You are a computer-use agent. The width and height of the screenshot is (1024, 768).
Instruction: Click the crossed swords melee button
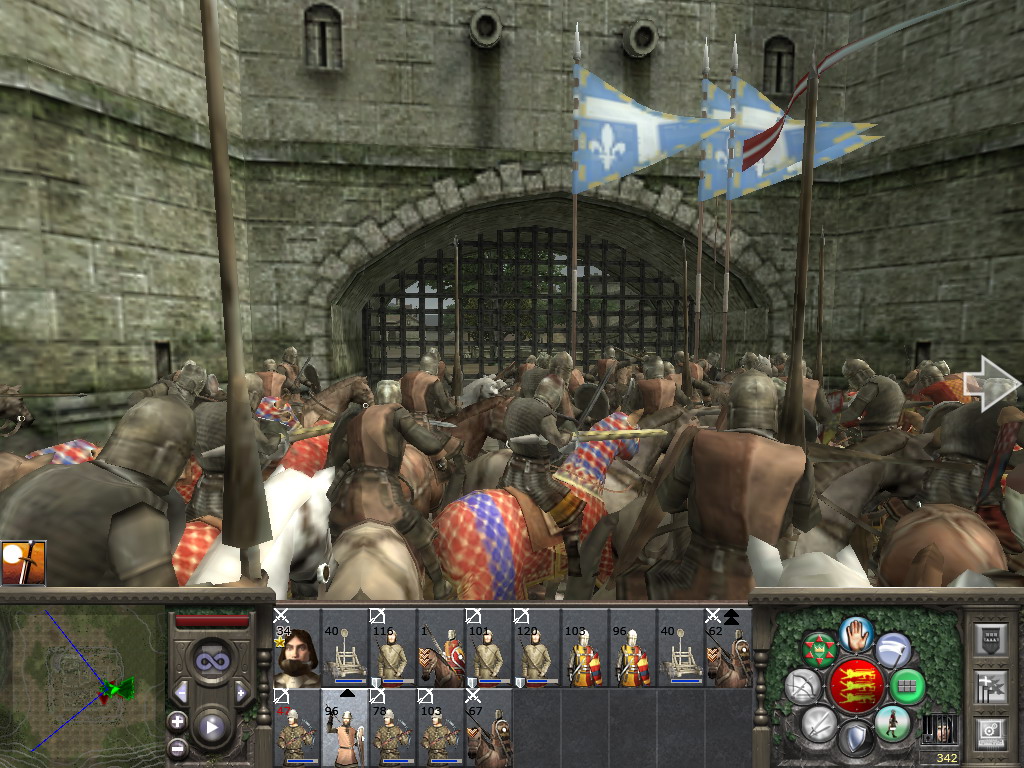818,723
